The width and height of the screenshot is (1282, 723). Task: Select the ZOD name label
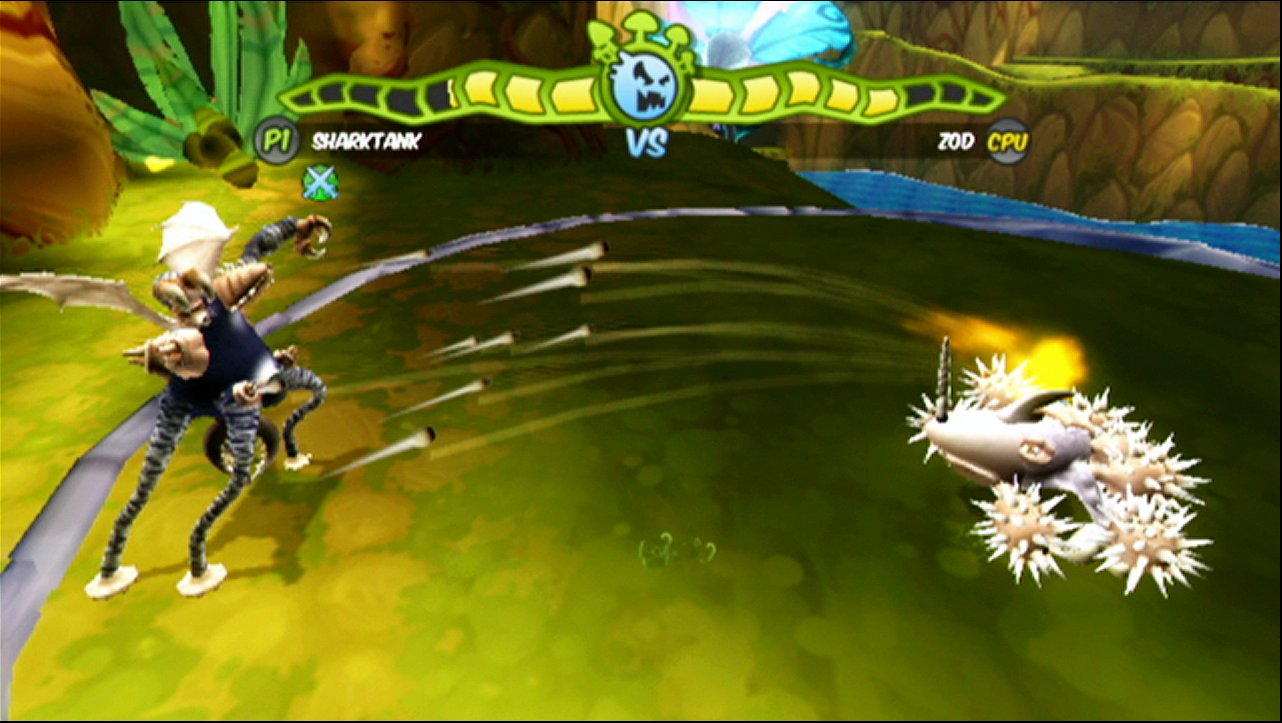[956, 141]
